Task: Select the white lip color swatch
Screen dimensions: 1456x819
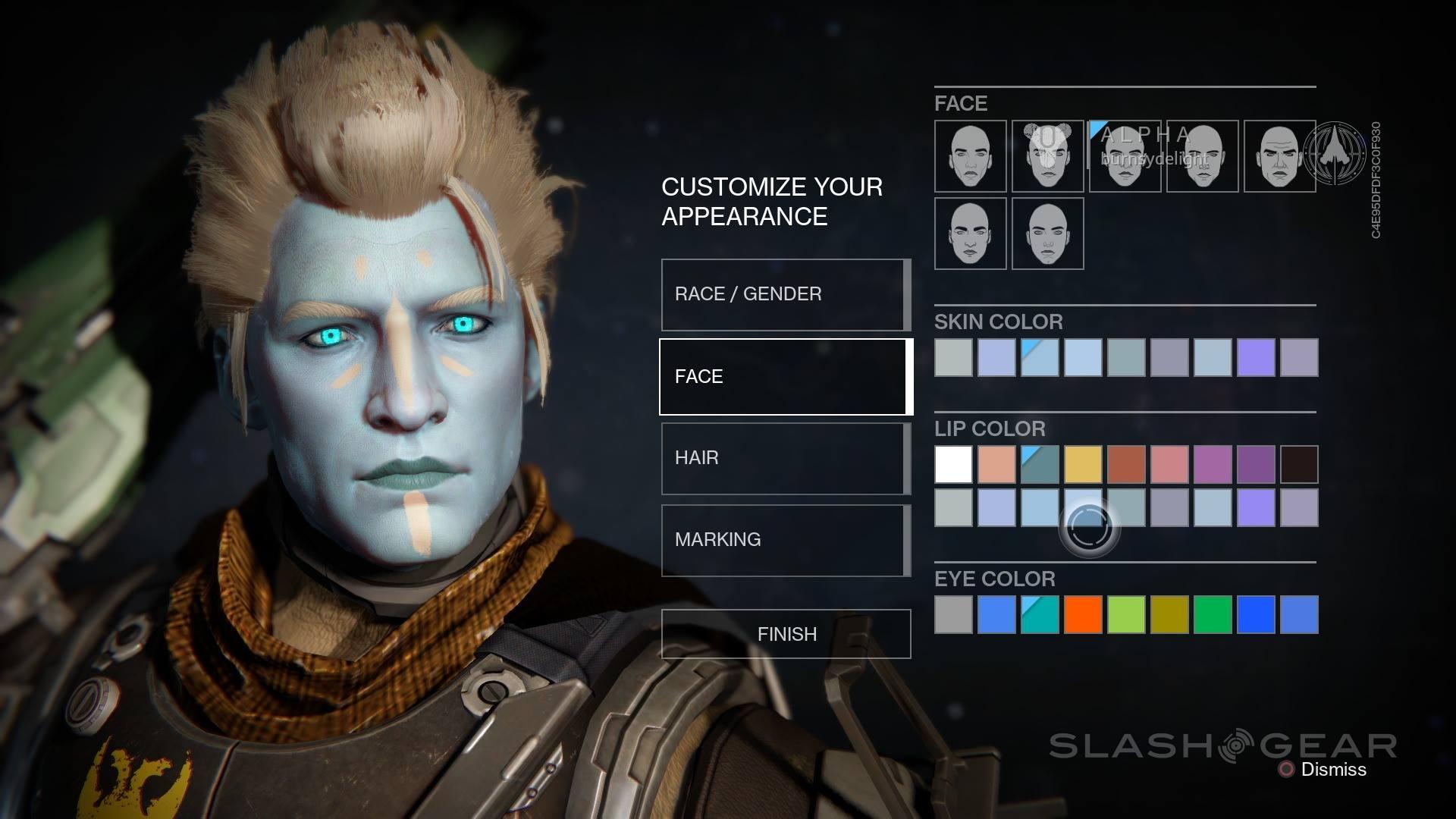Action: pyautogui.click(x=953, y=464)
